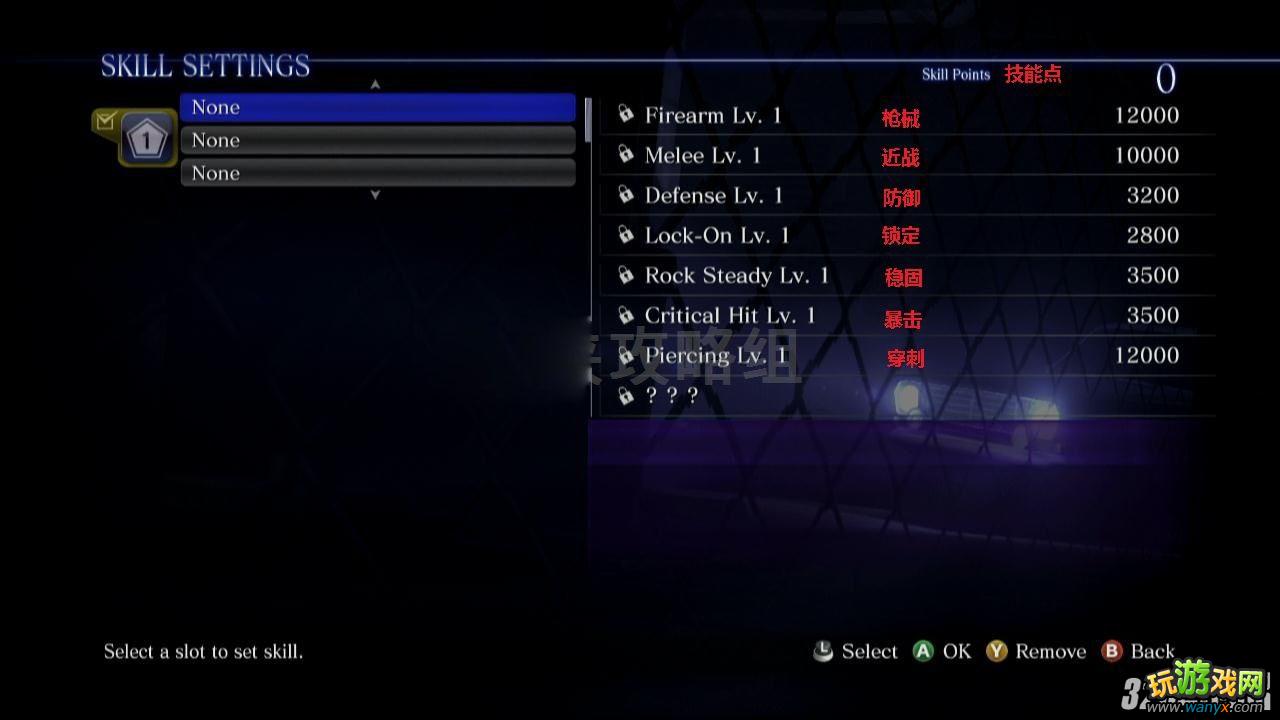This screenshot has width=1280, height=720.
Task: Select the pentagon badge showing number 1
Action: (x=145, y=137)
